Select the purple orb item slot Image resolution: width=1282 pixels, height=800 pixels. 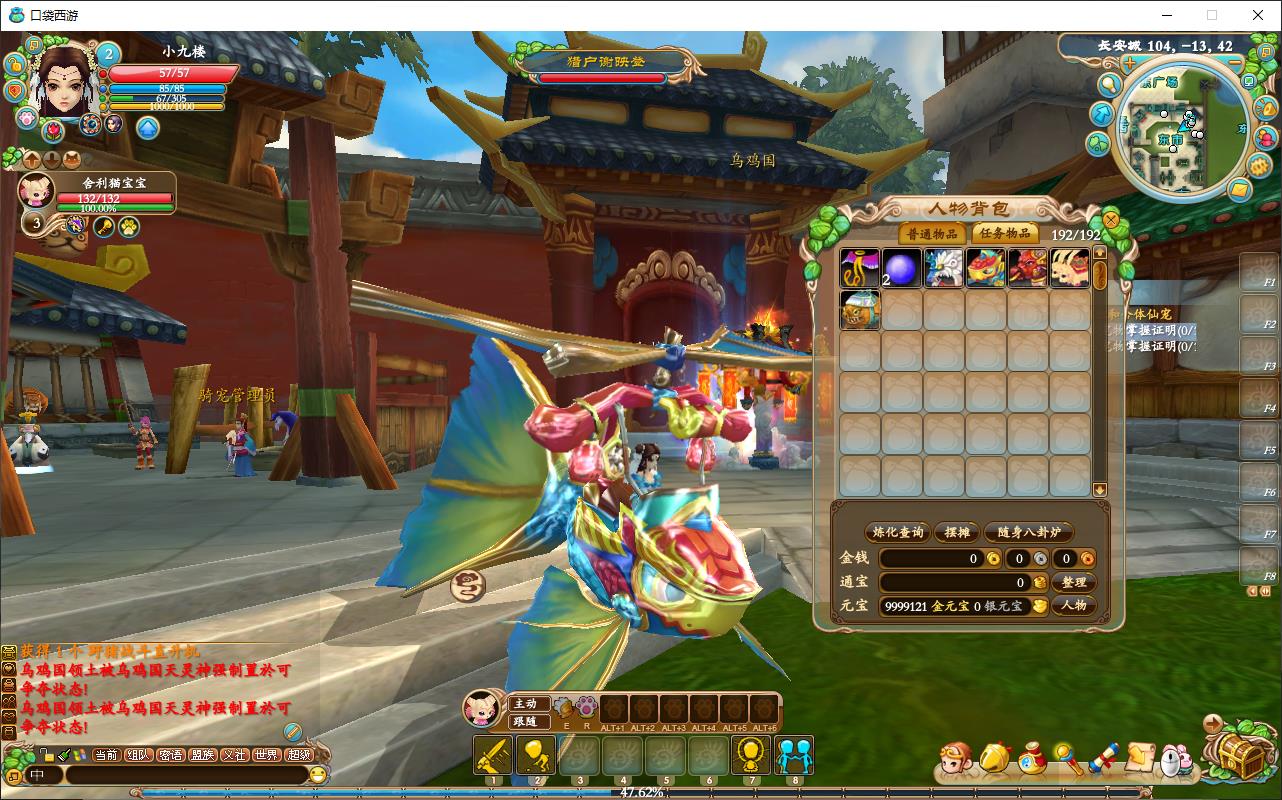pyautogui.click(x=901, y=268)
